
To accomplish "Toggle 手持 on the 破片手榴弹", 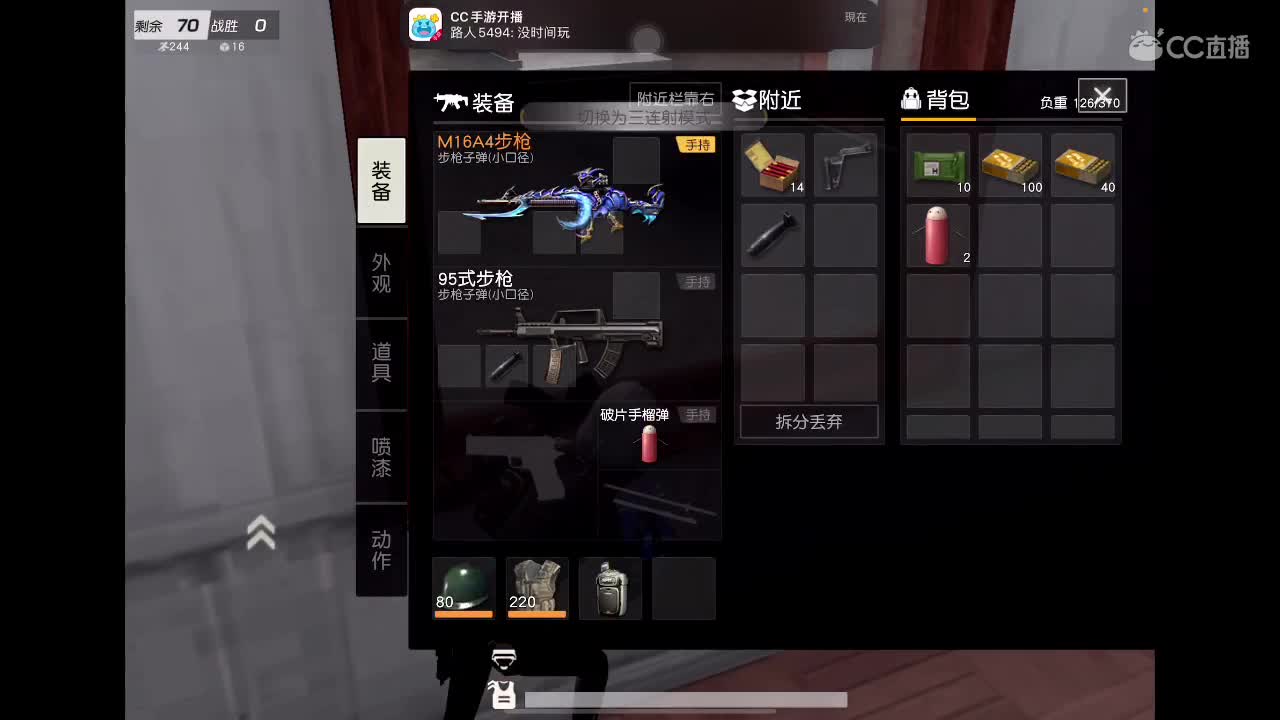I will (x=697, y=416).
